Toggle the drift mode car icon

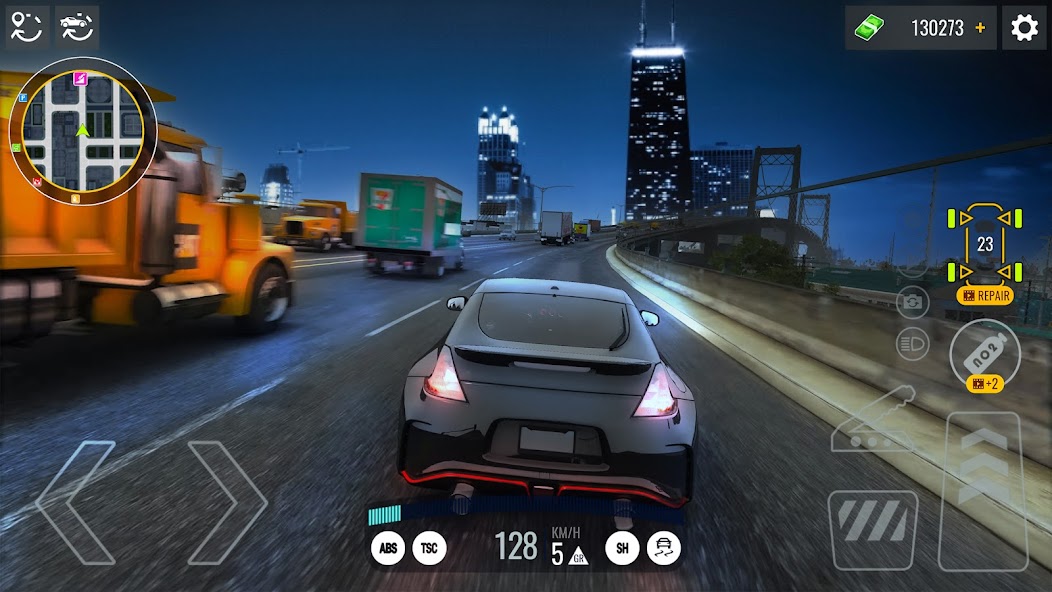663,547
